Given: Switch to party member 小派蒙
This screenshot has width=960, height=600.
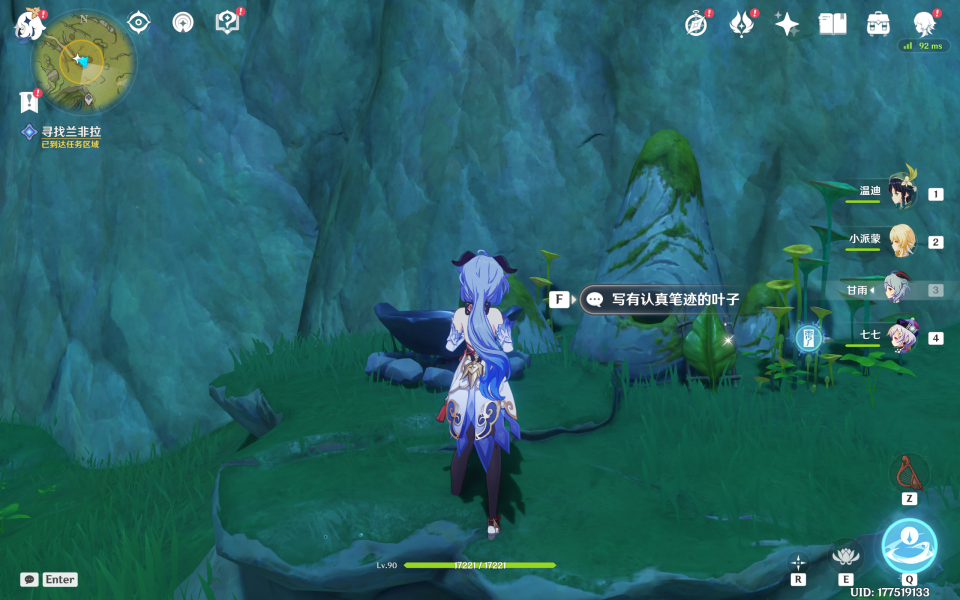Looking at the screenshot, I should tap(900, 241).
